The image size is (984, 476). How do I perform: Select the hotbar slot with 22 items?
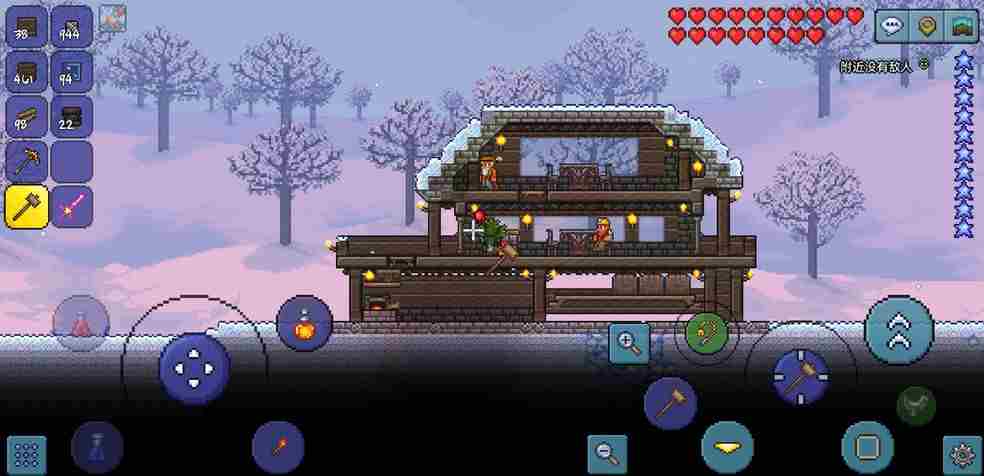pyautogui.click(x=72, y=116)
